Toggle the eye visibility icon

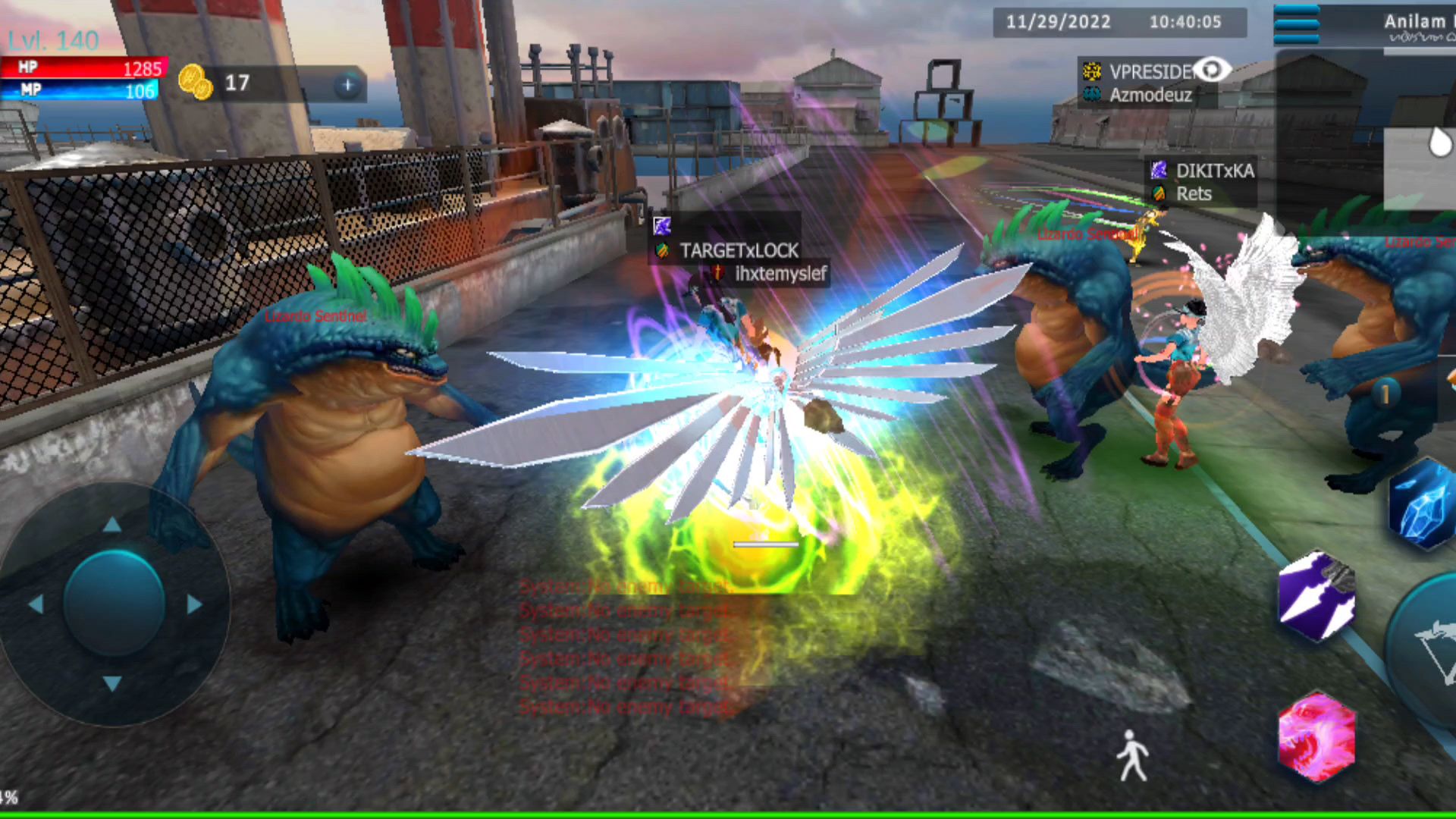[1211, 71]
